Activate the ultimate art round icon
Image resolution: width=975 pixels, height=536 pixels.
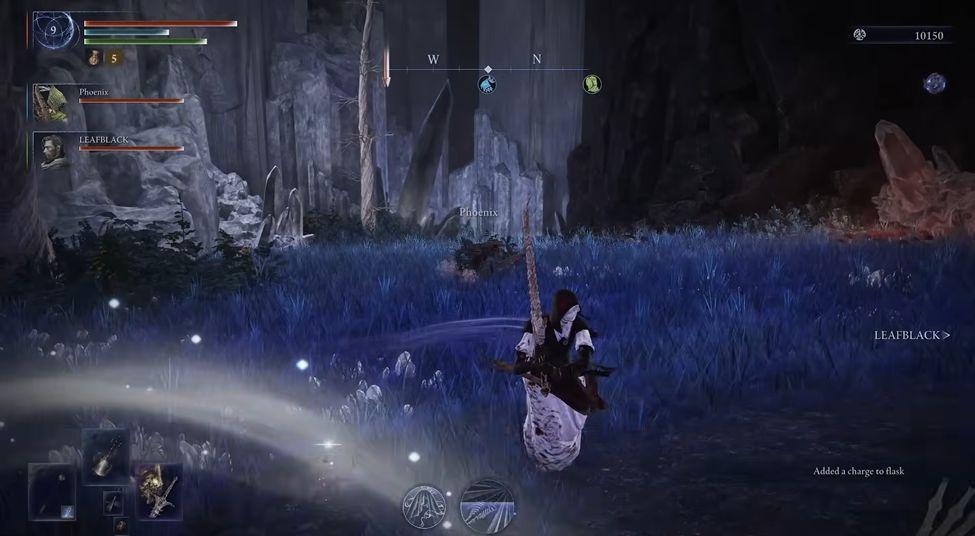point(487,505)
